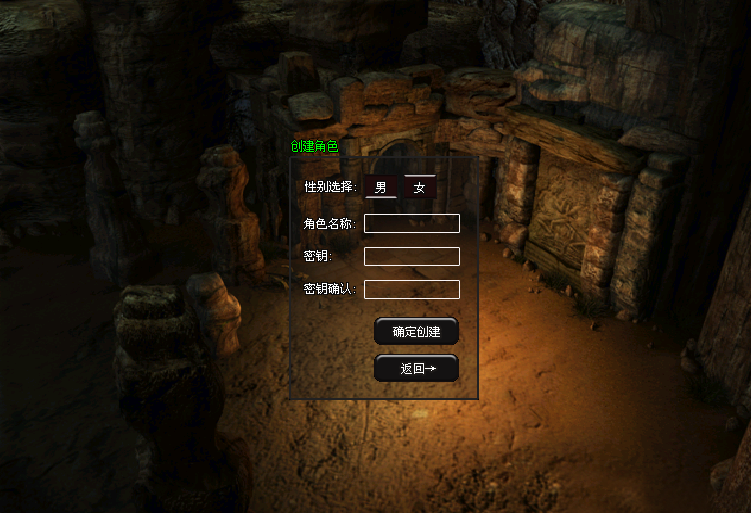Confirm character creation with 确定创建

[x=416, y=331]
